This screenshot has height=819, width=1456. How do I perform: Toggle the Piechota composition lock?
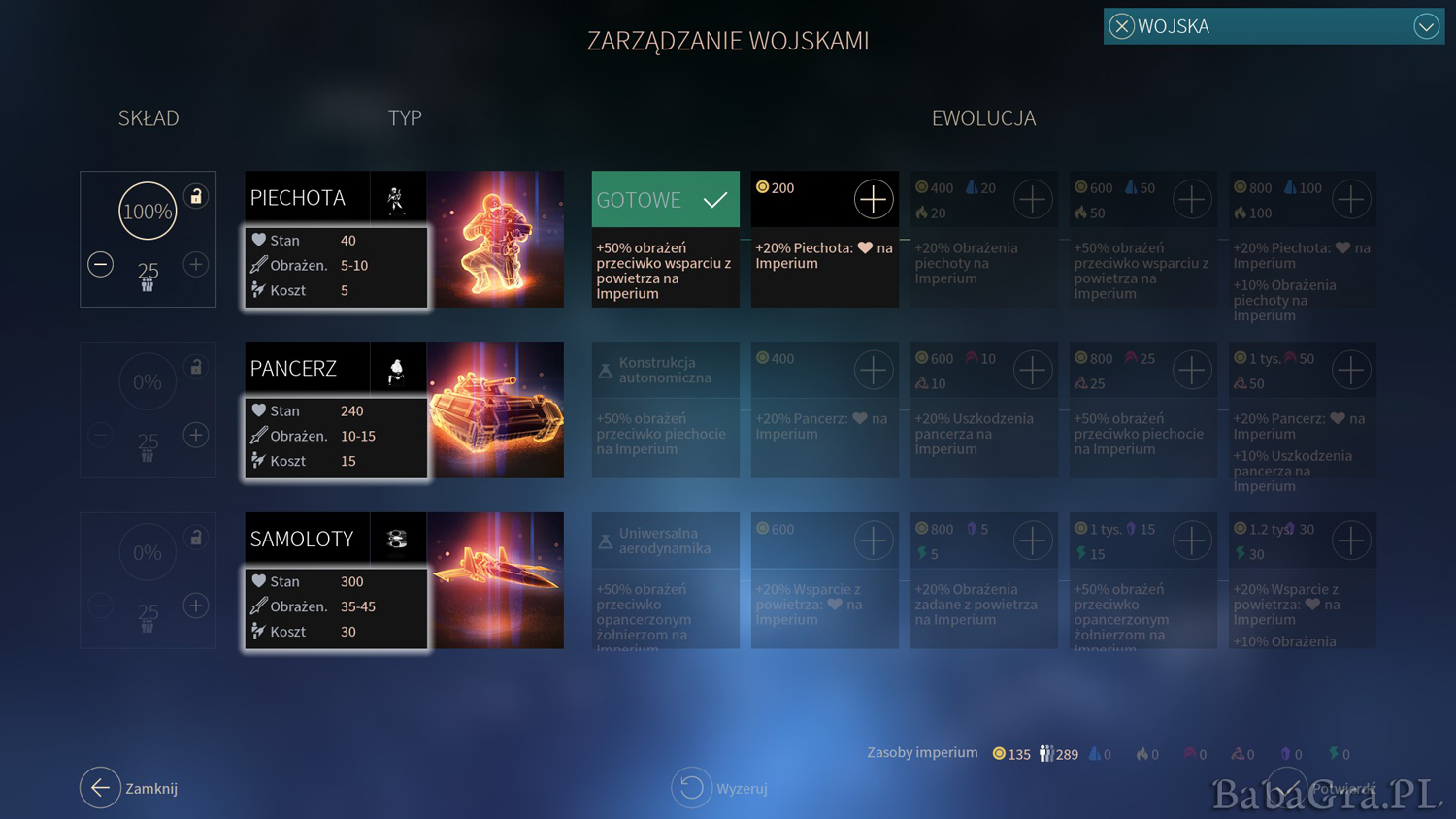pos(196,196)
